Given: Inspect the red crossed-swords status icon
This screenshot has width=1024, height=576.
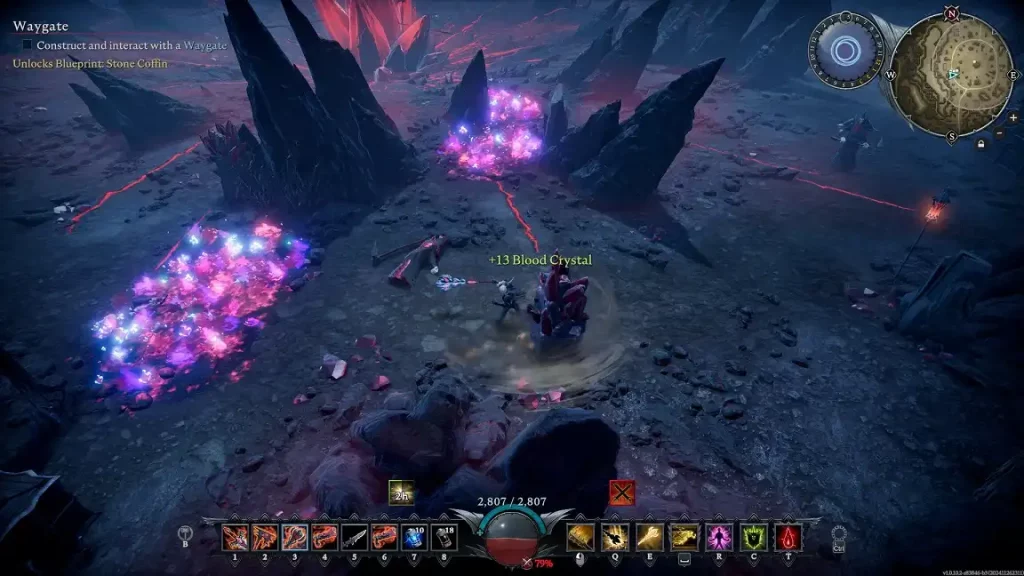Looking at the screenshot, I should (x=622, y=492).
